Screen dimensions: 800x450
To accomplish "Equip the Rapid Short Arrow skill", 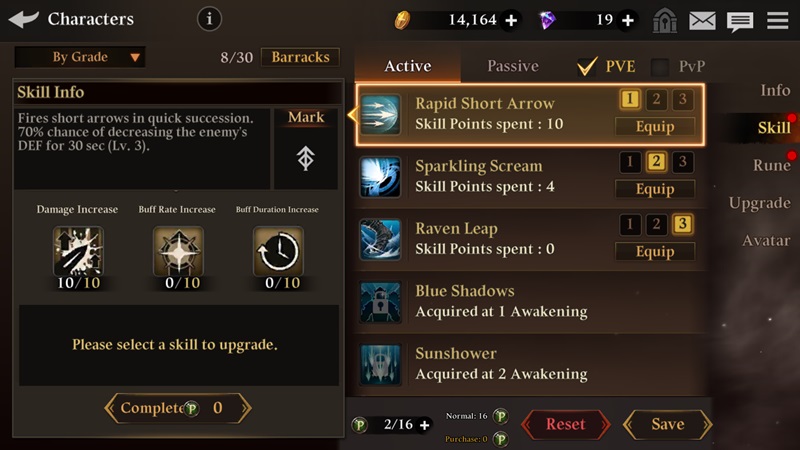I will pos(655,127).
